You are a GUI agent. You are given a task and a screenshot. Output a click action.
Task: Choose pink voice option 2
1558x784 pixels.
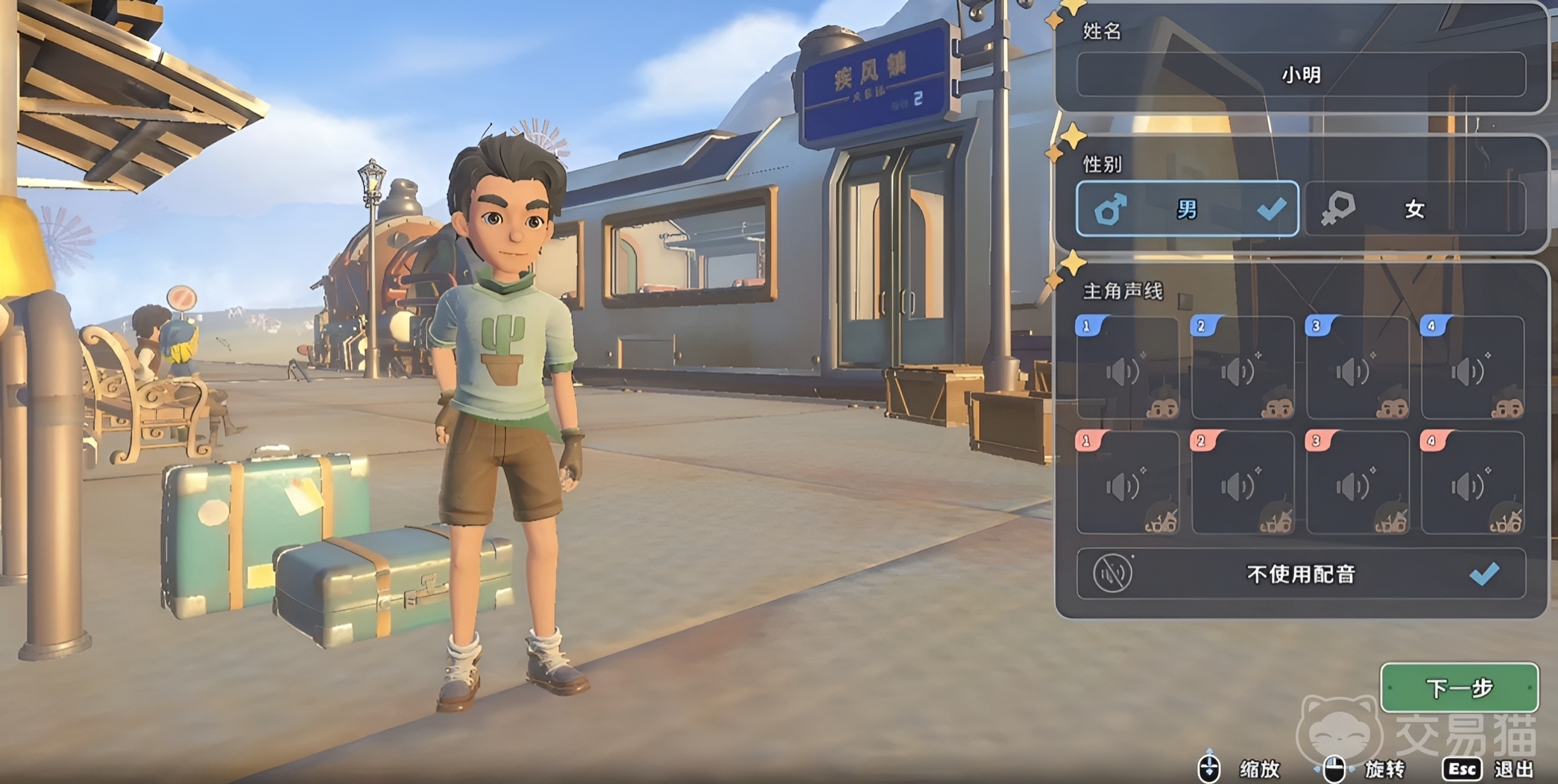click(1242, 484)
